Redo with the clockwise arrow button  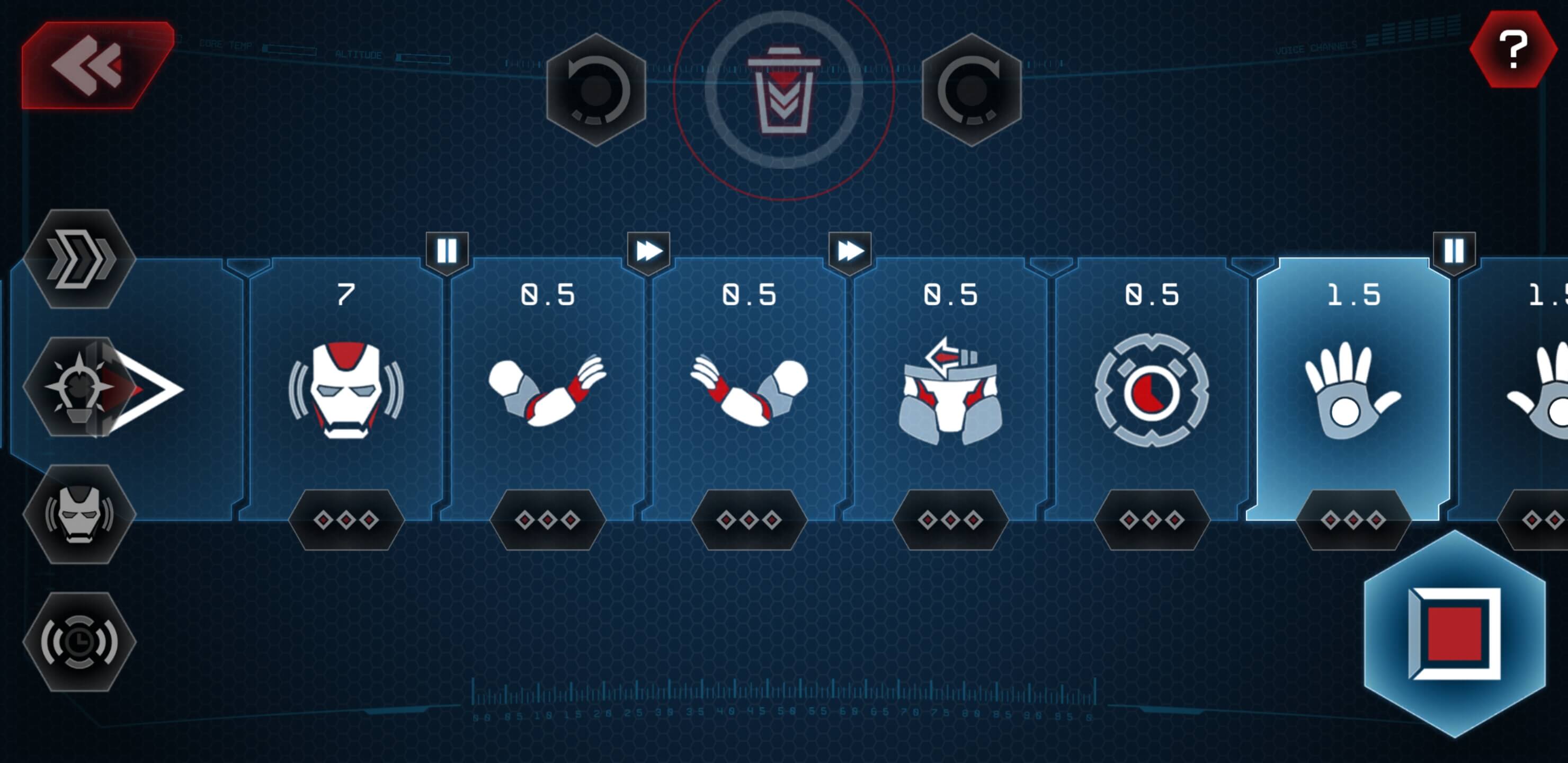971,90
